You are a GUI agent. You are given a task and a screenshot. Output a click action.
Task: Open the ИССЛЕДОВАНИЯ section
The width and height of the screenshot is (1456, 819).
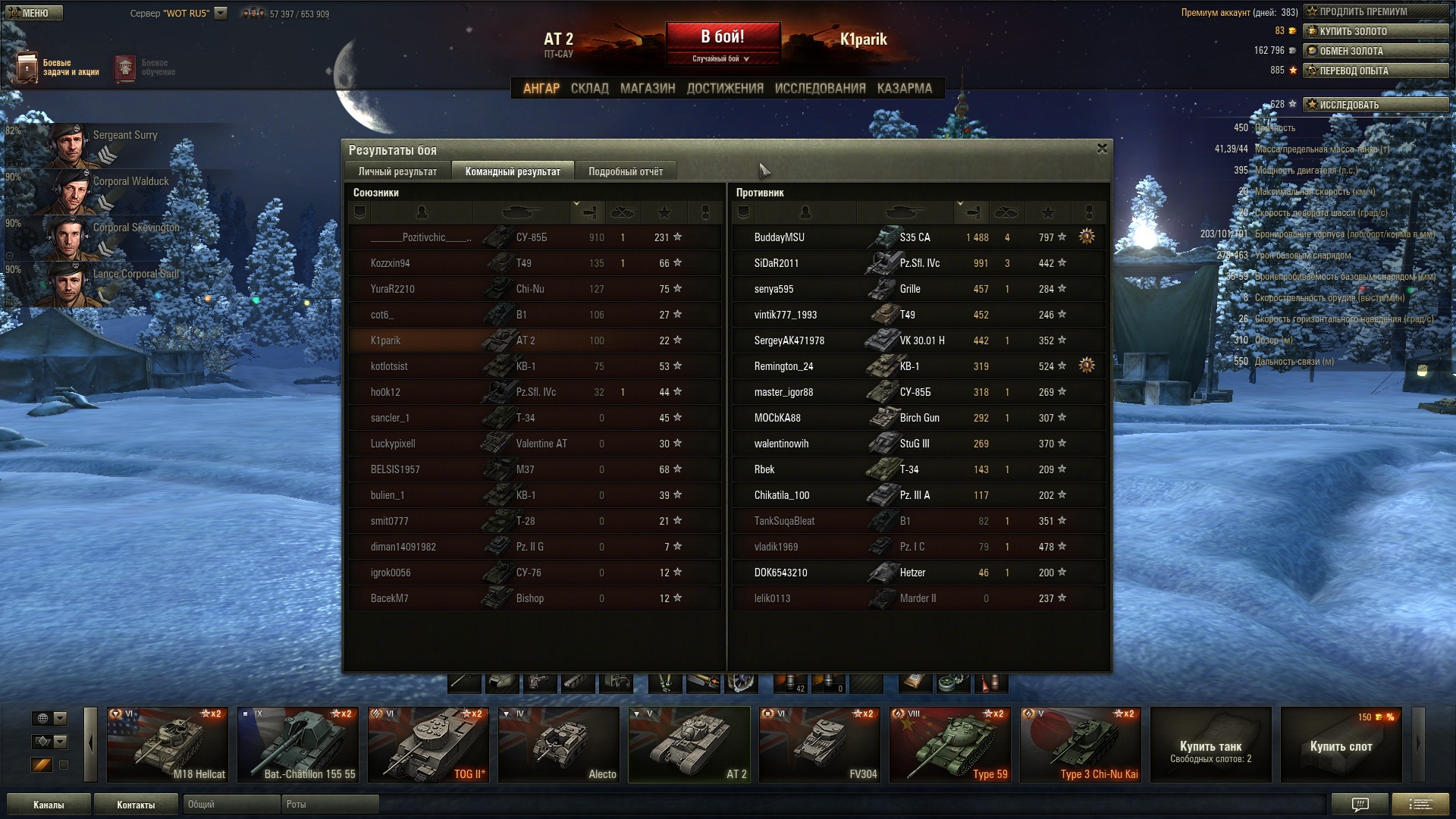point(820,89)
